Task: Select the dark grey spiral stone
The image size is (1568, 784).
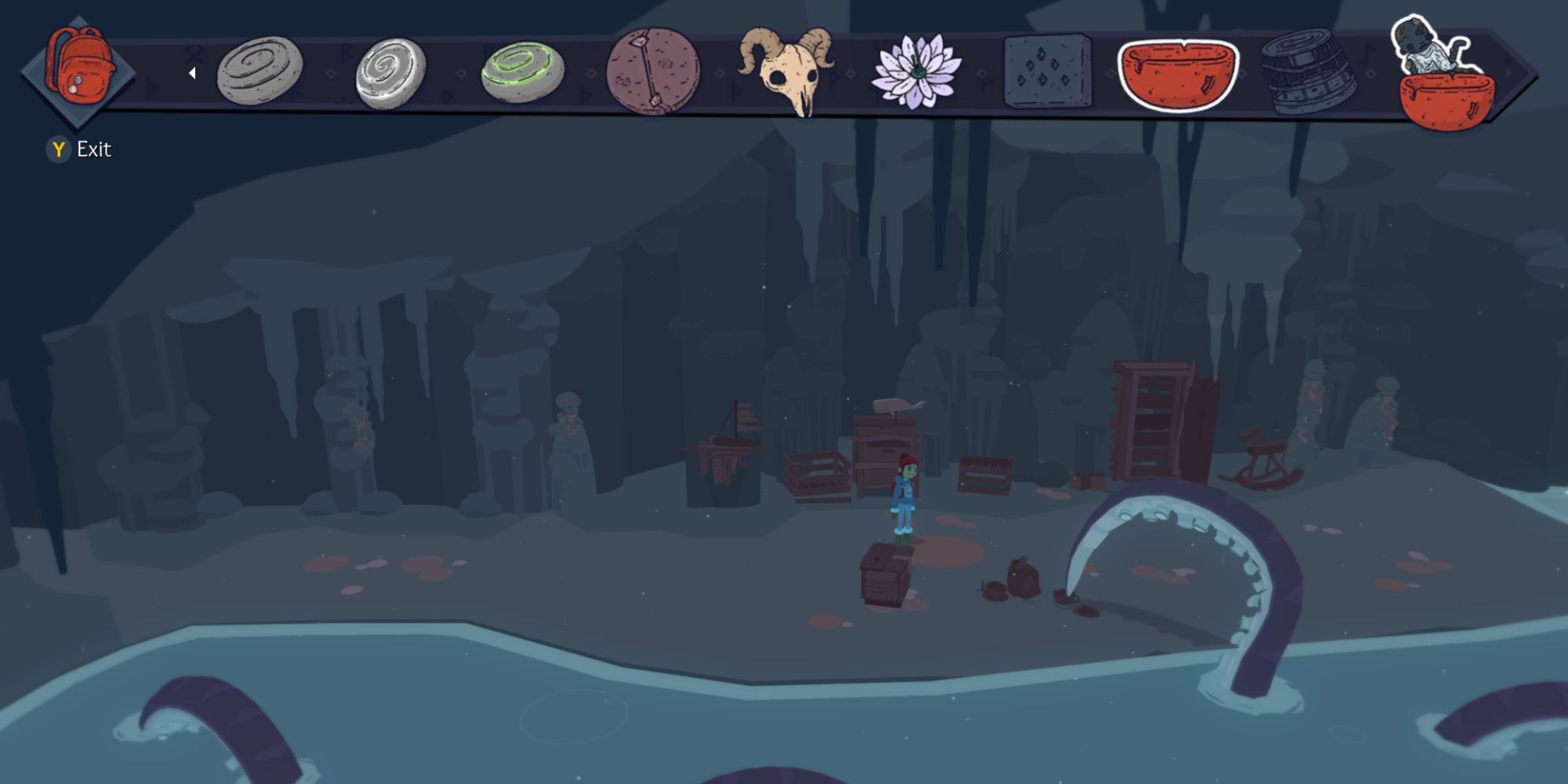Action: pos(260,71)
